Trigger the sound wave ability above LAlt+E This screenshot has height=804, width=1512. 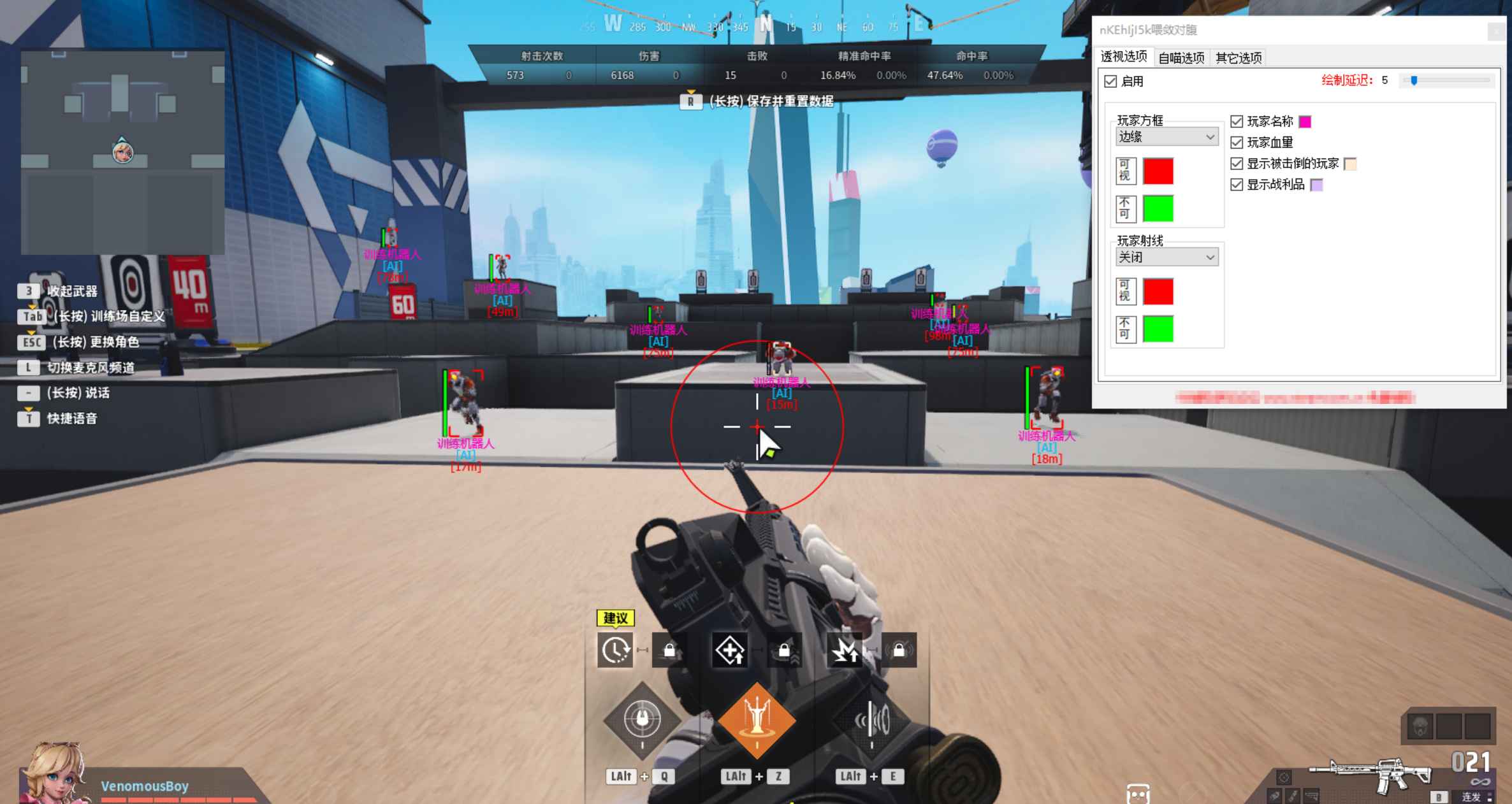point(871,721)
